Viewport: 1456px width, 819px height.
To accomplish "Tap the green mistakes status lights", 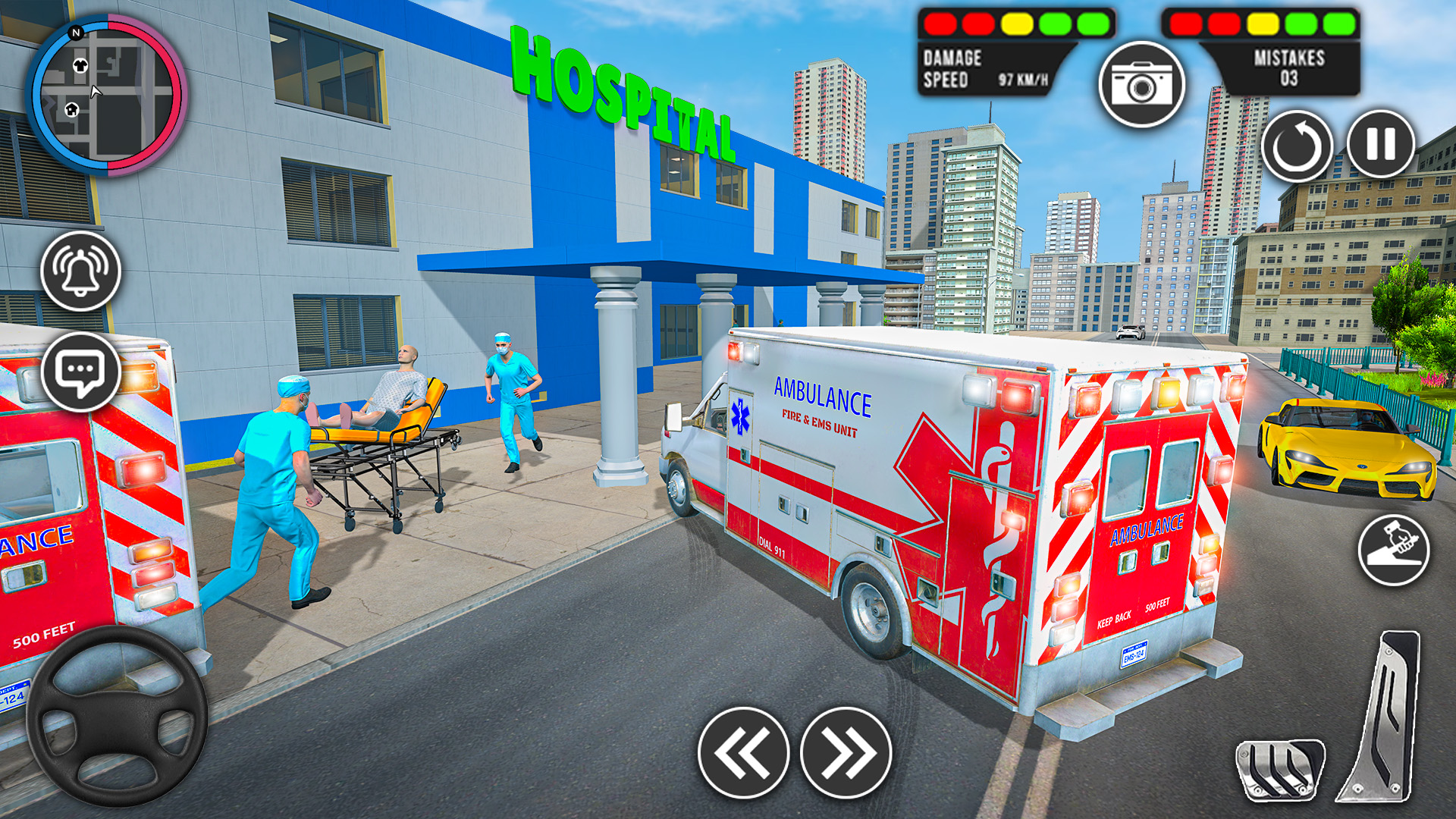I will point(1319,25).
